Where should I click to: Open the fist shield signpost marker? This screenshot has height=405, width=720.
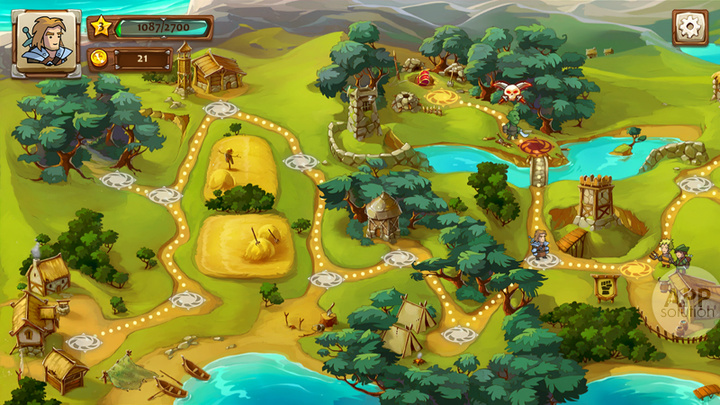click(607, 288)
